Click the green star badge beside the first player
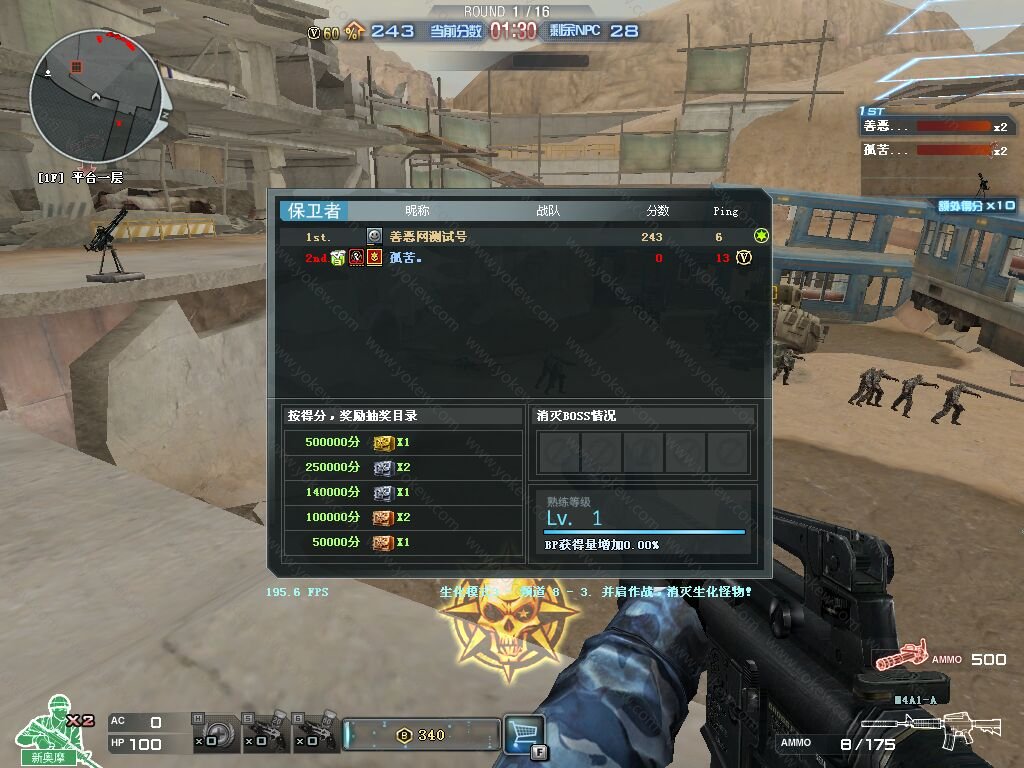The width and height of the screenshot is (1024, 768). click(x=762, y=236)
